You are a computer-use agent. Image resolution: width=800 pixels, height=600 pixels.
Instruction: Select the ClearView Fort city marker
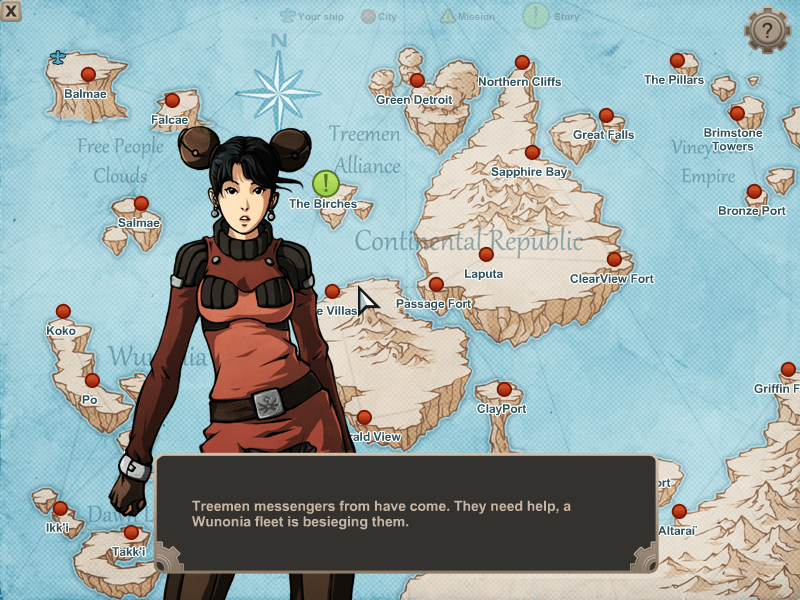[x=614, y=259]
